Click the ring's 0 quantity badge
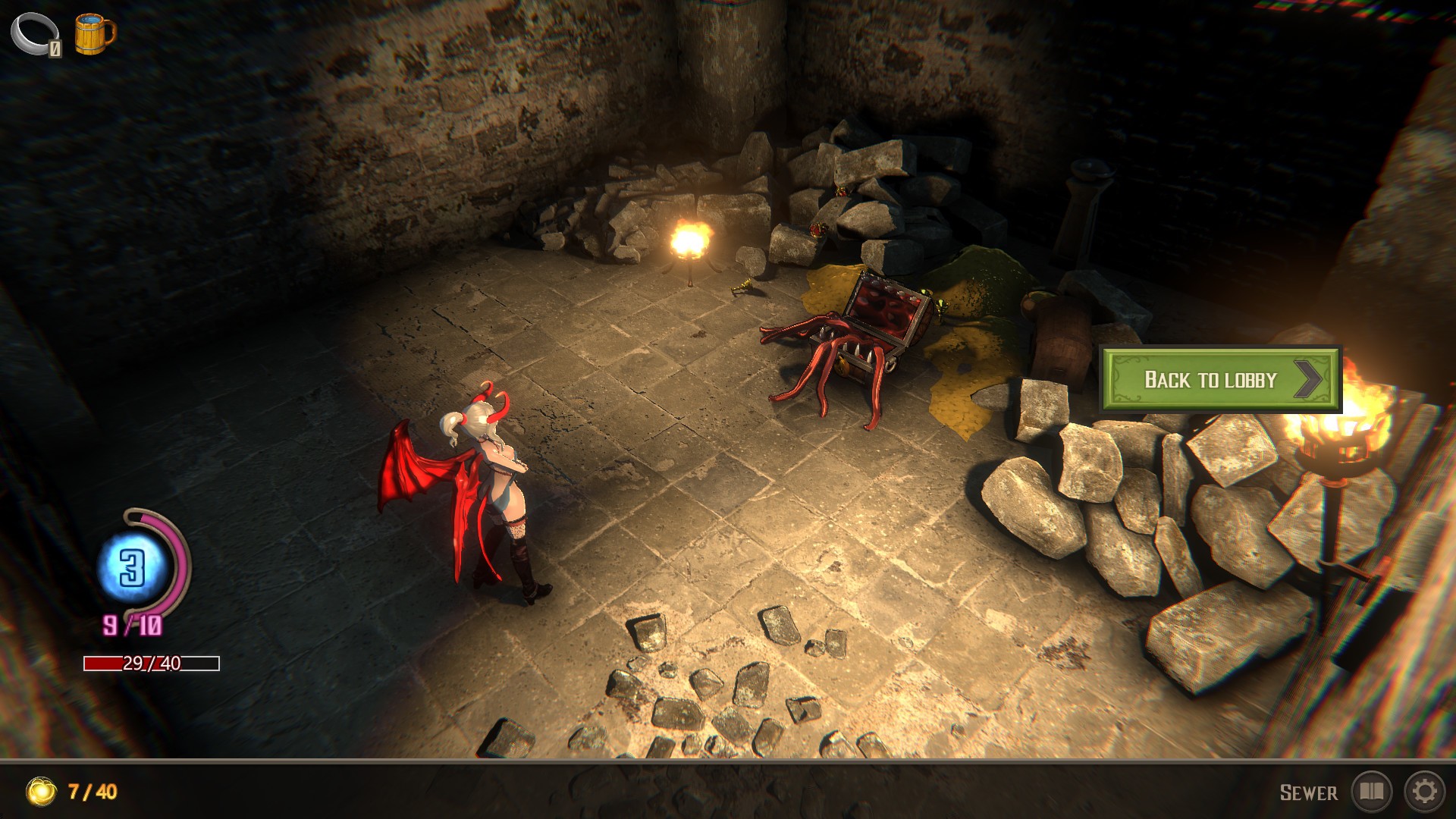This screenshot has height=819, width=1456. click(55, 48)
